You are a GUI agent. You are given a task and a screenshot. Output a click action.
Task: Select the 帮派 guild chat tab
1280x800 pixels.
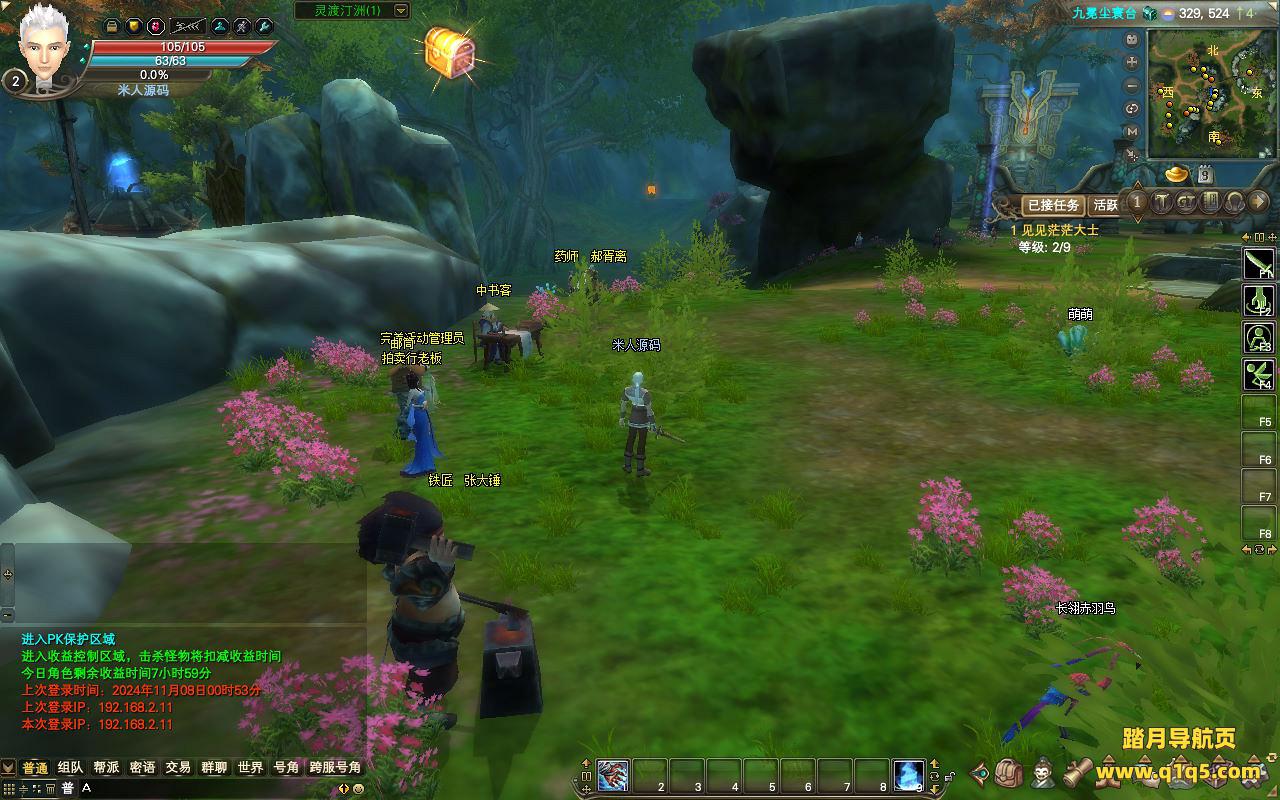tap(106, 768)
